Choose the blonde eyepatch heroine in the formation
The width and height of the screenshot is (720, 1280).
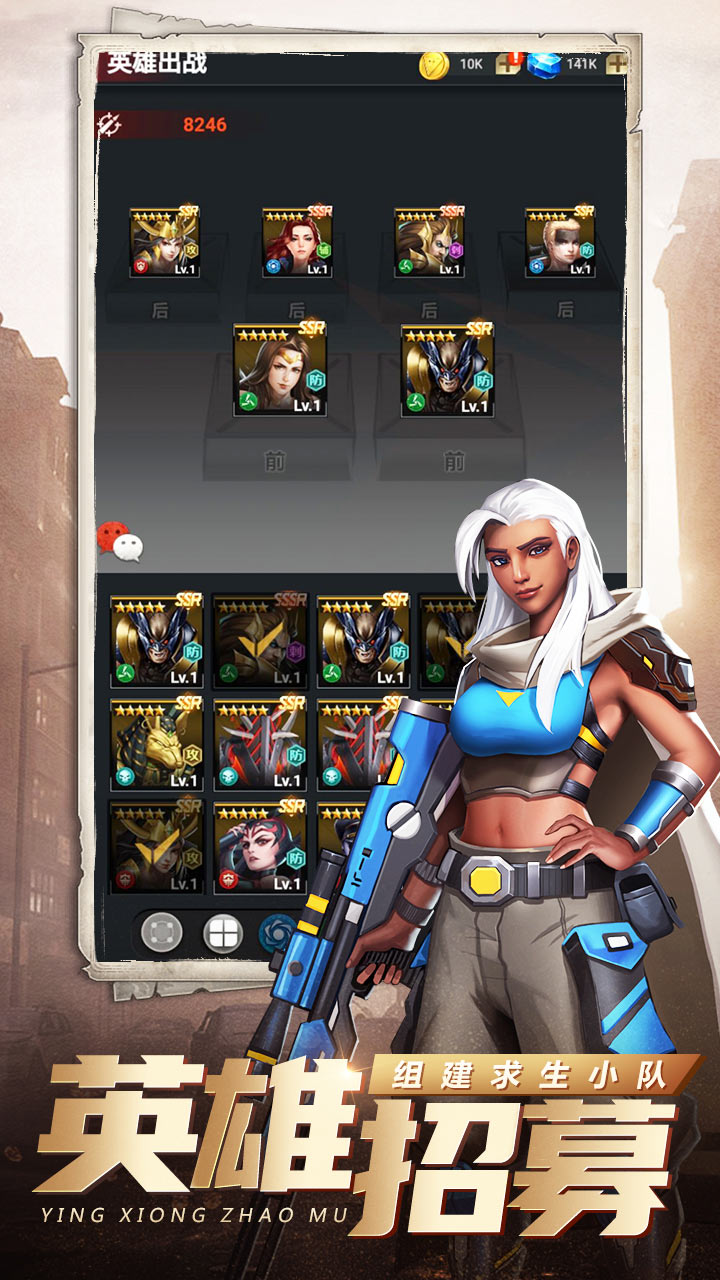tap(561, 243)
